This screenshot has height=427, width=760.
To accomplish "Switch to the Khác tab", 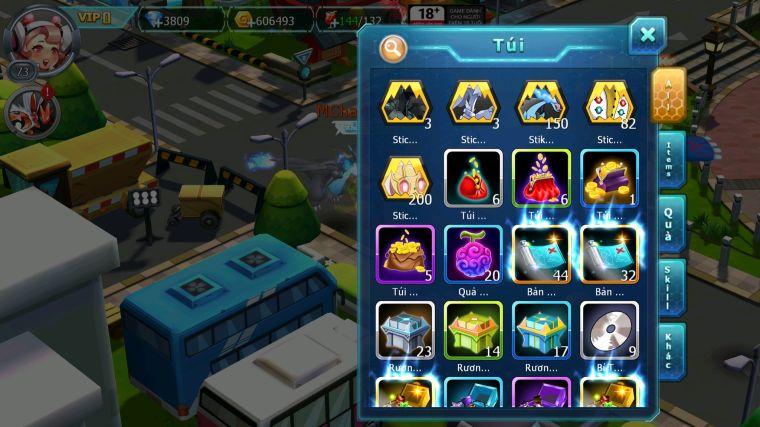I will coord(671,350).
